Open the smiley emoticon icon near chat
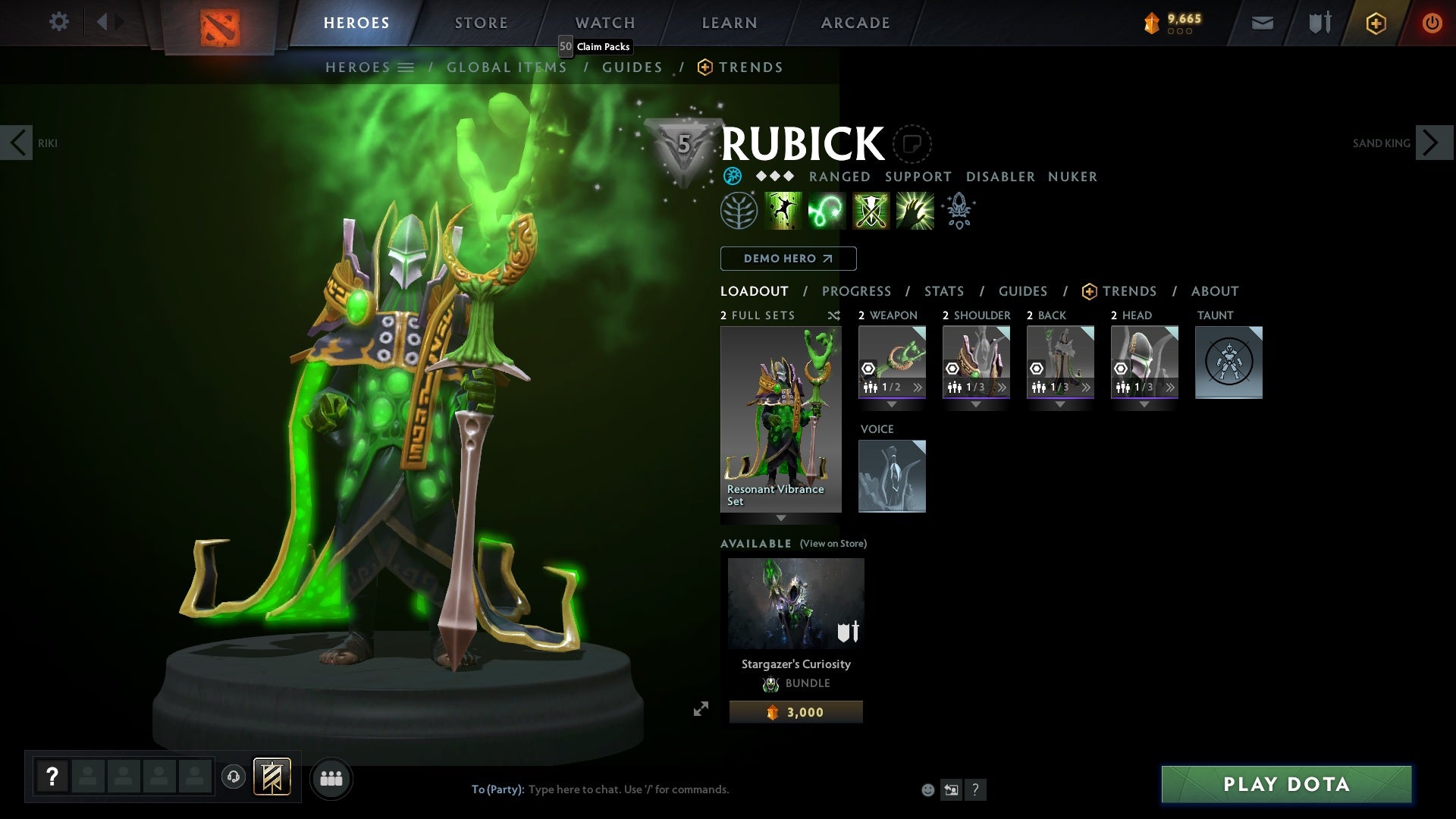Viewport: 1456px width, 819px height. click(x=927, y=789)
